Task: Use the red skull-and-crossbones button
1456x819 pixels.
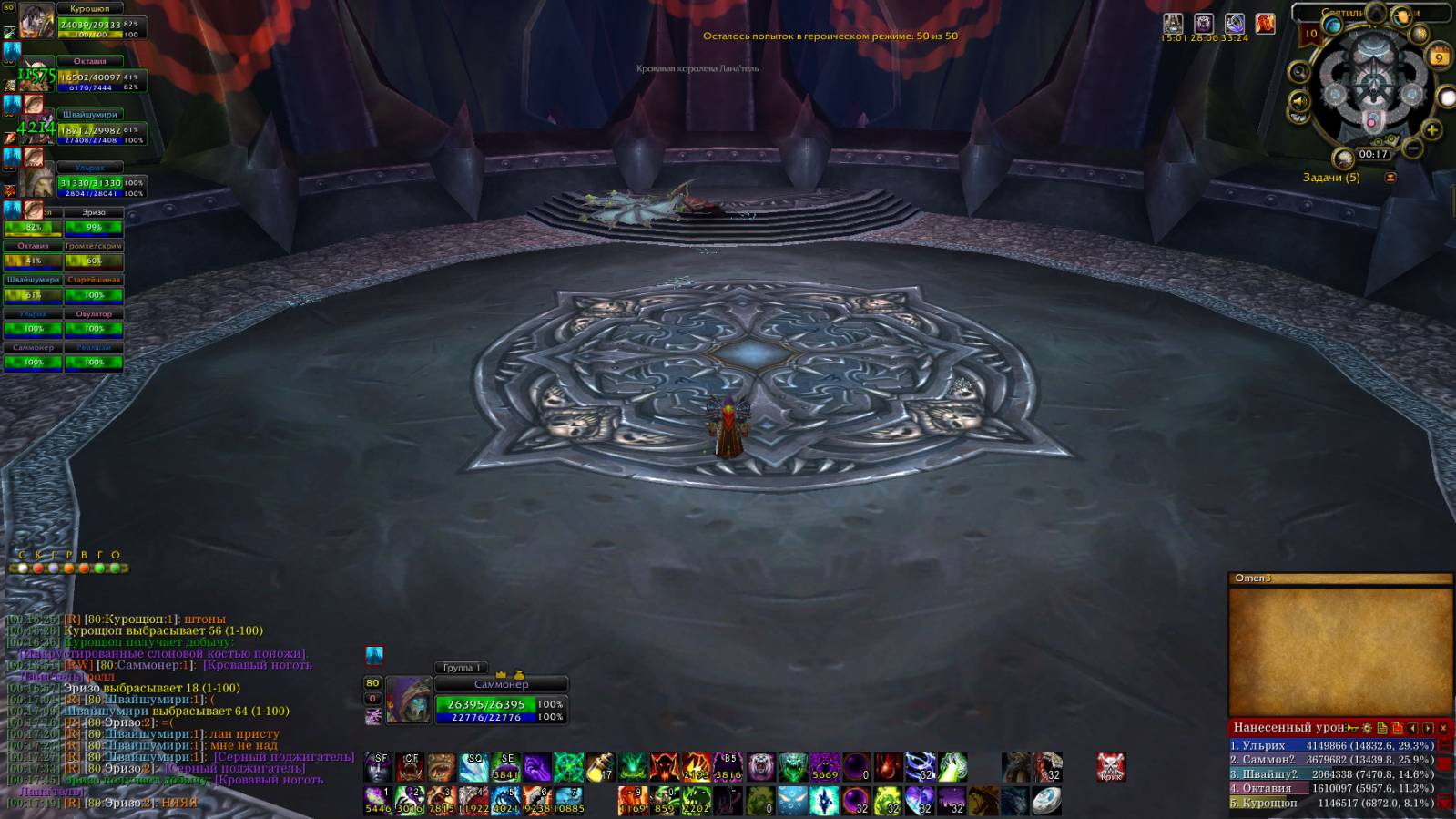Action: point(1110,767)
